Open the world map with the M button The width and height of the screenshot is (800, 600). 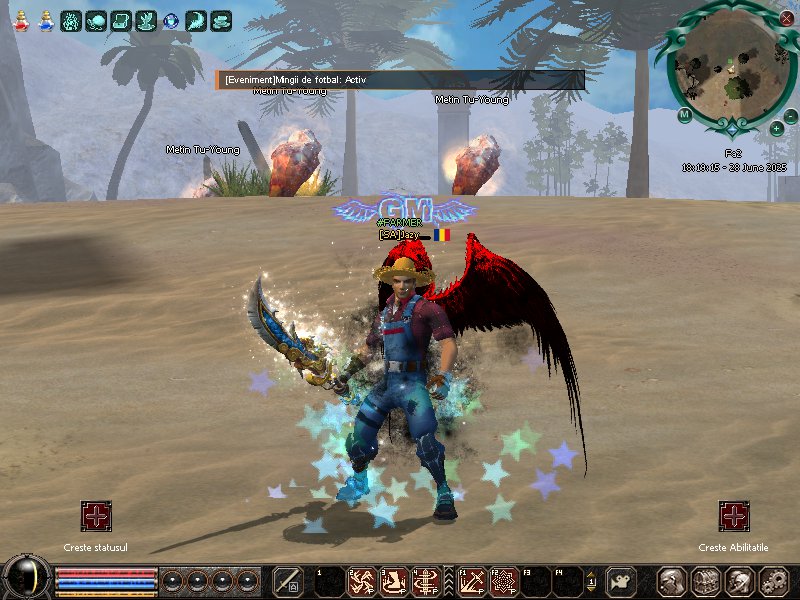(x=684, y=115)
